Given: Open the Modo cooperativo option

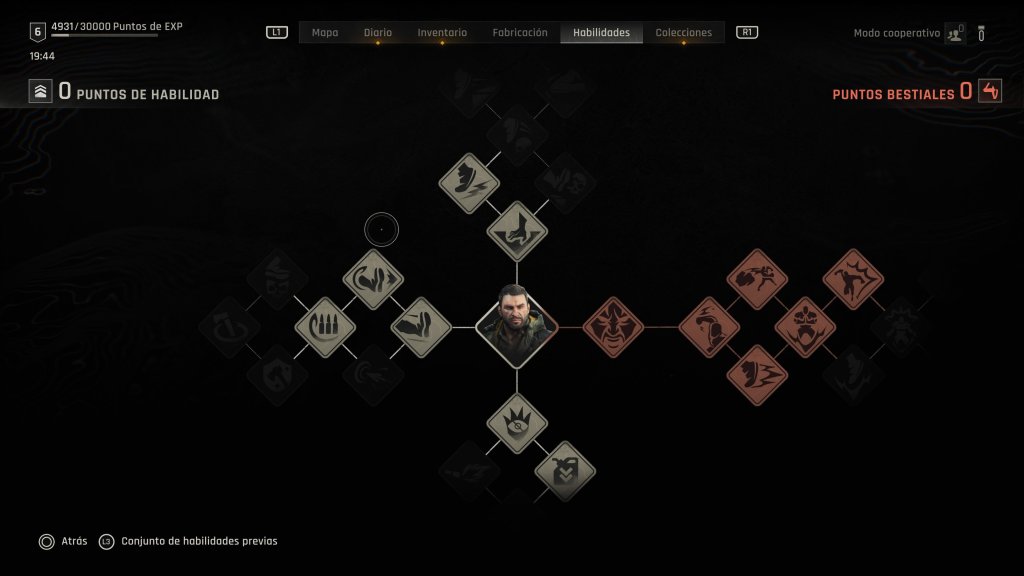Looking at the screenshot, I should point(897,33).
